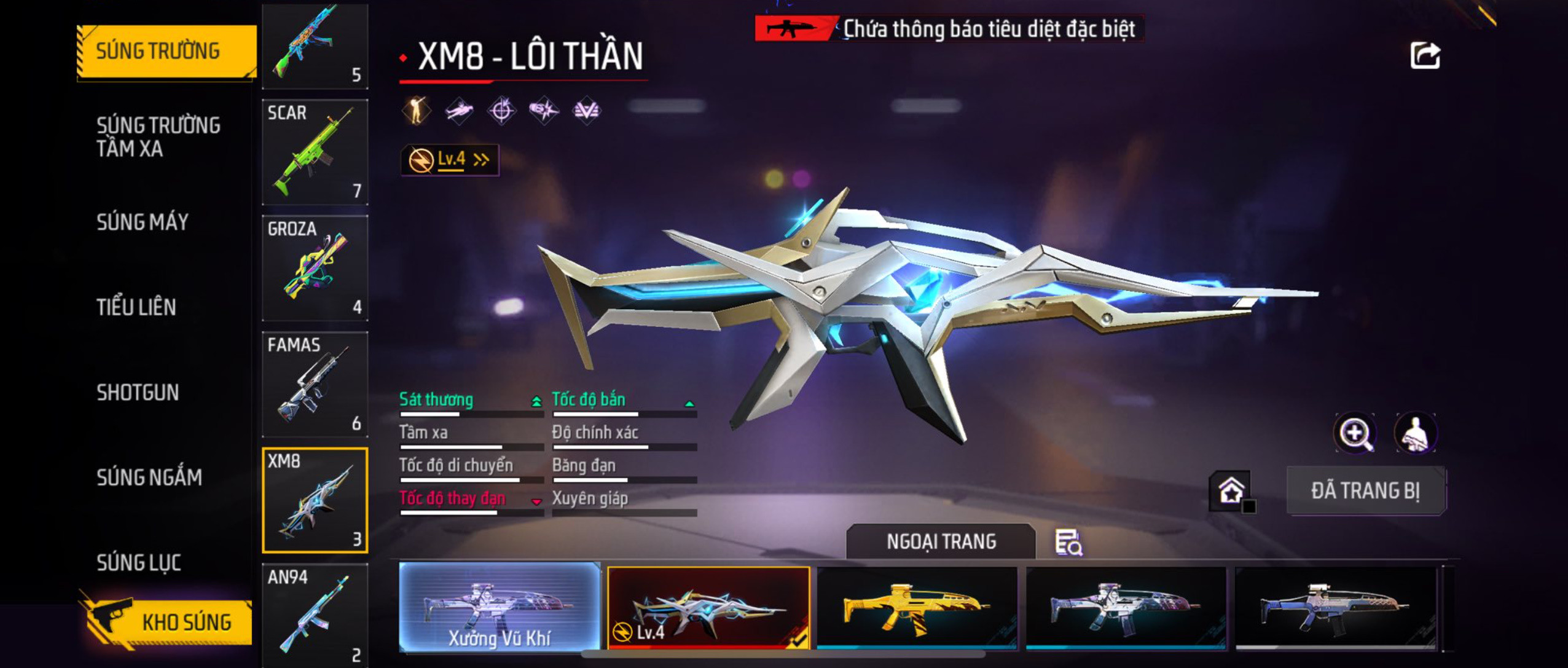The width and height of the screenshot is (1568, 668).
Task: Click the Đã Trang Bị button
Action: coord(1366,490)
